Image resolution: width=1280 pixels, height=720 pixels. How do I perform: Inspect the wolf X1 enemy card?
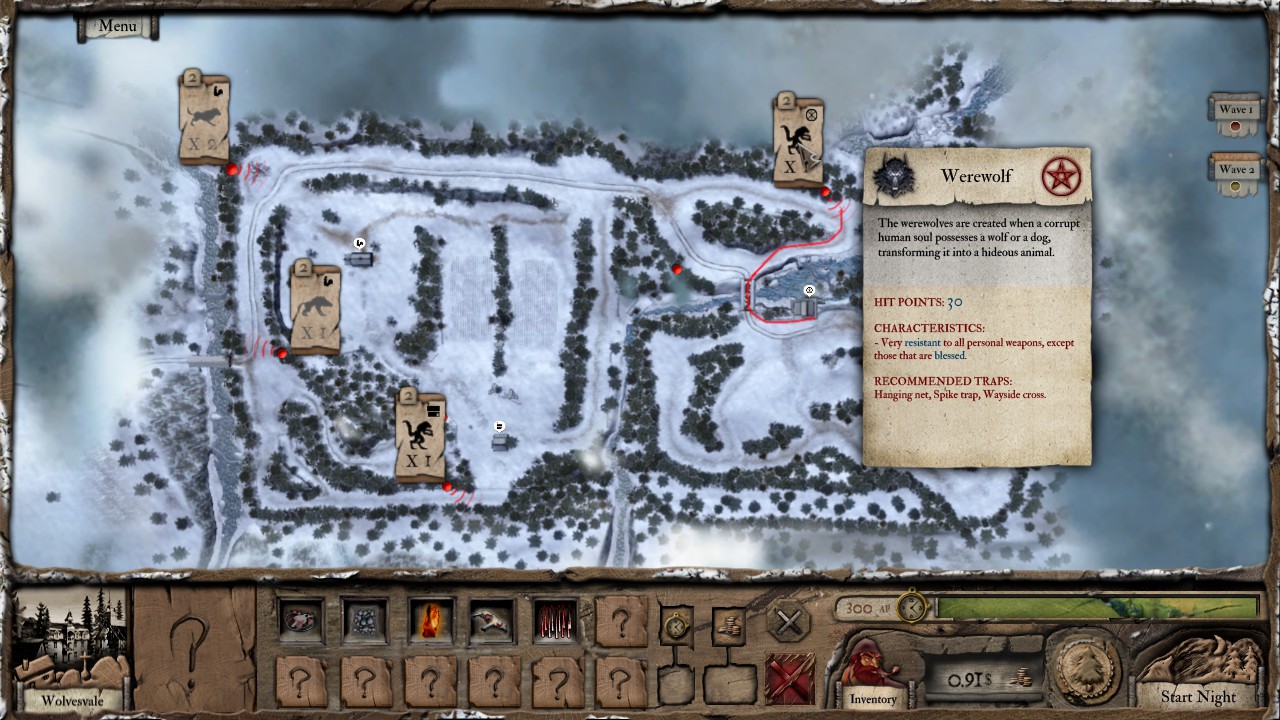point(315,308)
